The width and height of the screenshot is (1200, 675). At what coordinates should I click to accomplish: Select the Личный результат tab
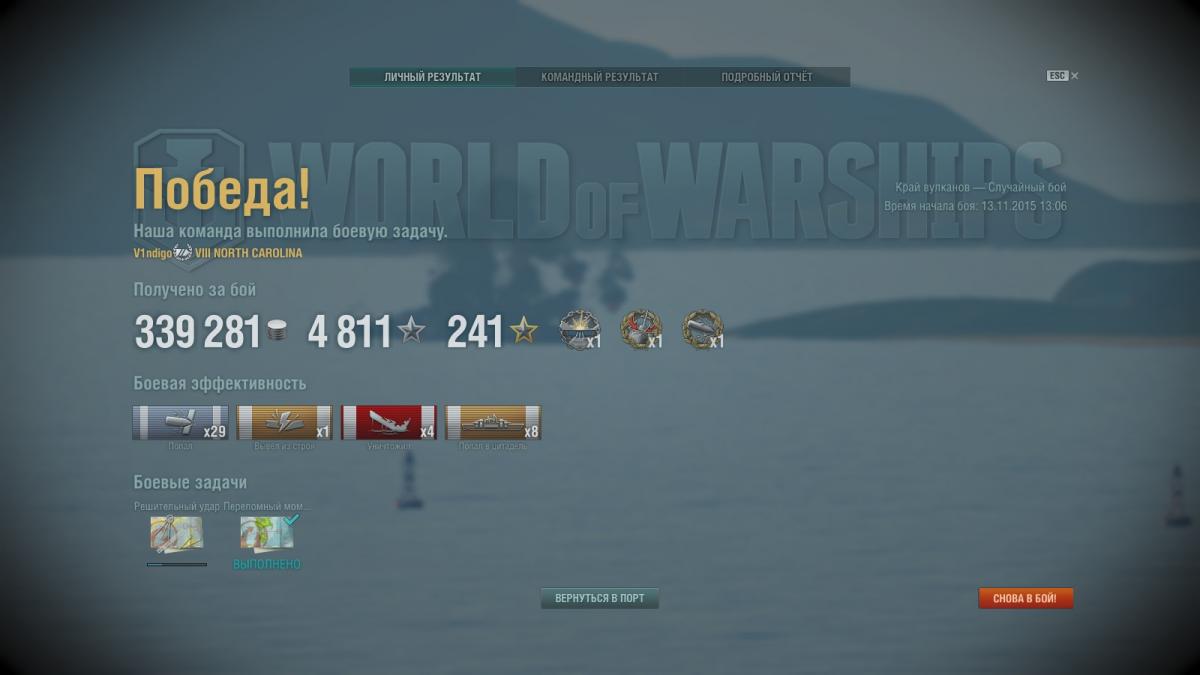coord(432,77)
